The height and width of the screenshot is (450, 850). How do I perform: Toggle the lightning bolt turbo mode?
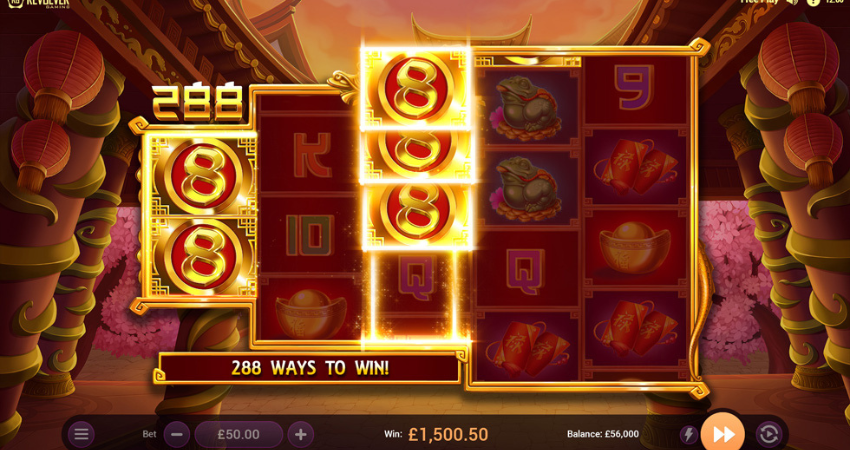[688, 434]
